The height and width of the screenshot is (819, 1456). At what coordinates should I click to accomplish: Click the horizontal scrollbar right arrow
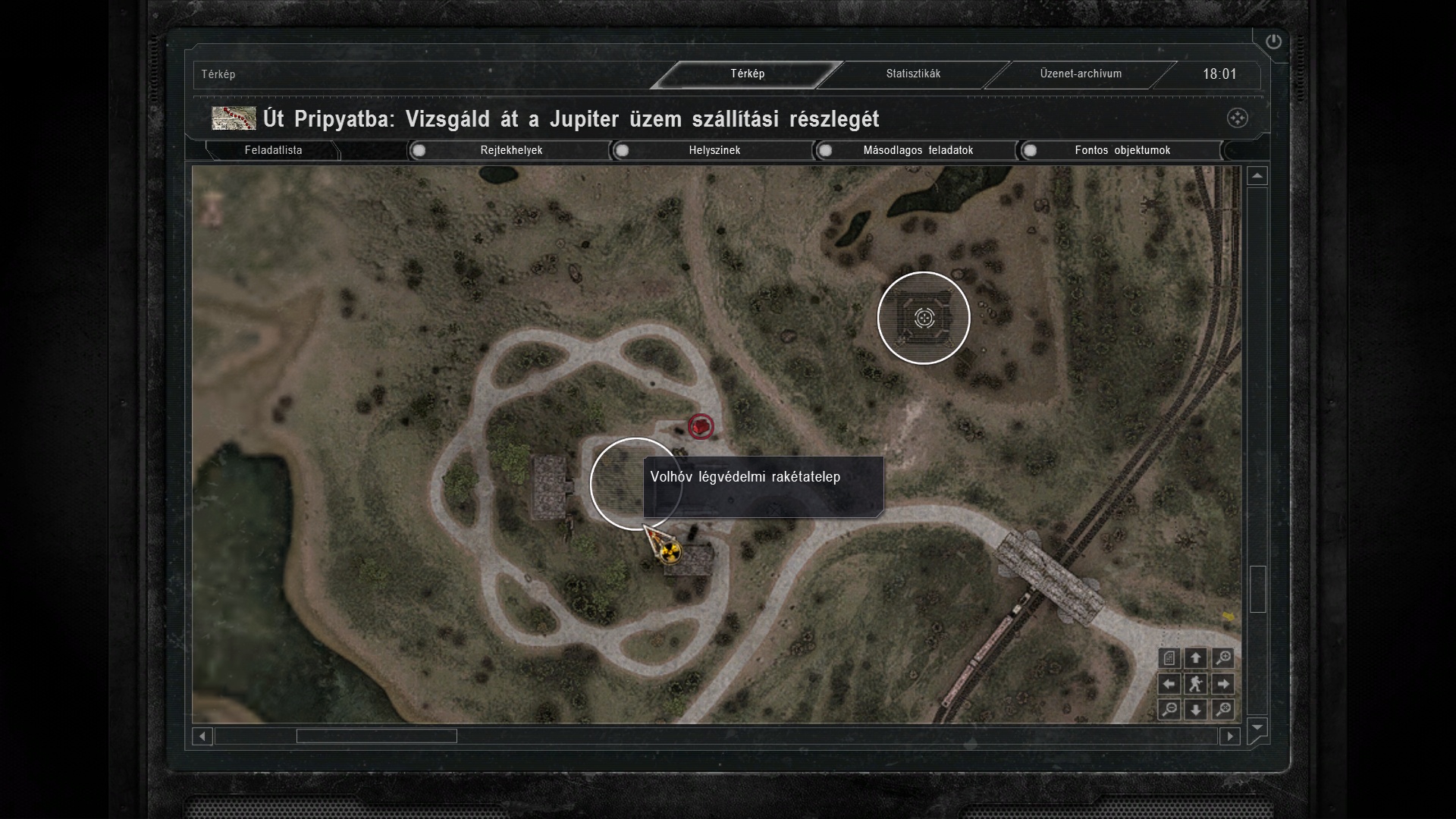tap(1230, 736)
